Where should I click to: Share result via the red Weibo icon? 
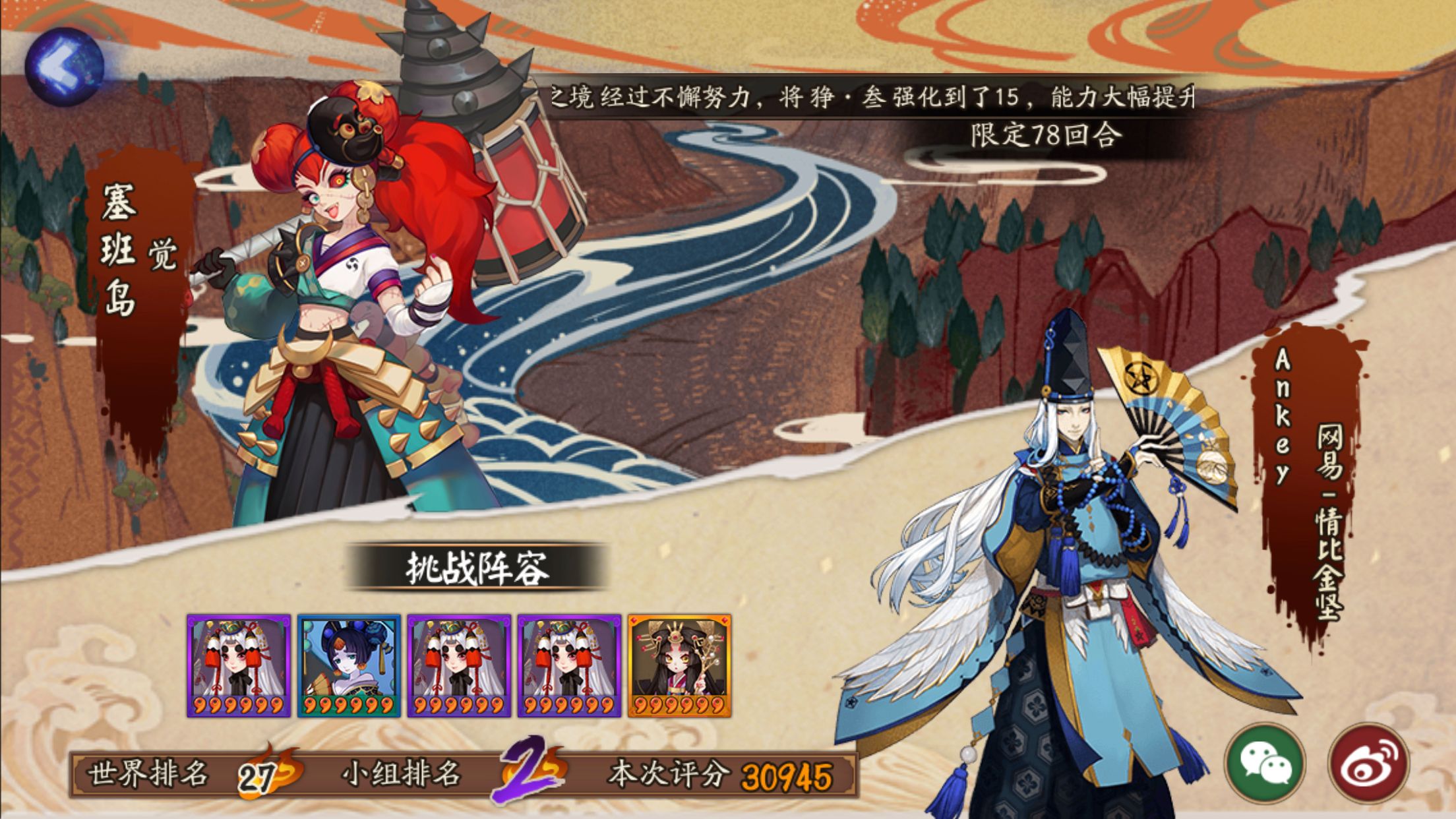click(x=1368, y=764)
